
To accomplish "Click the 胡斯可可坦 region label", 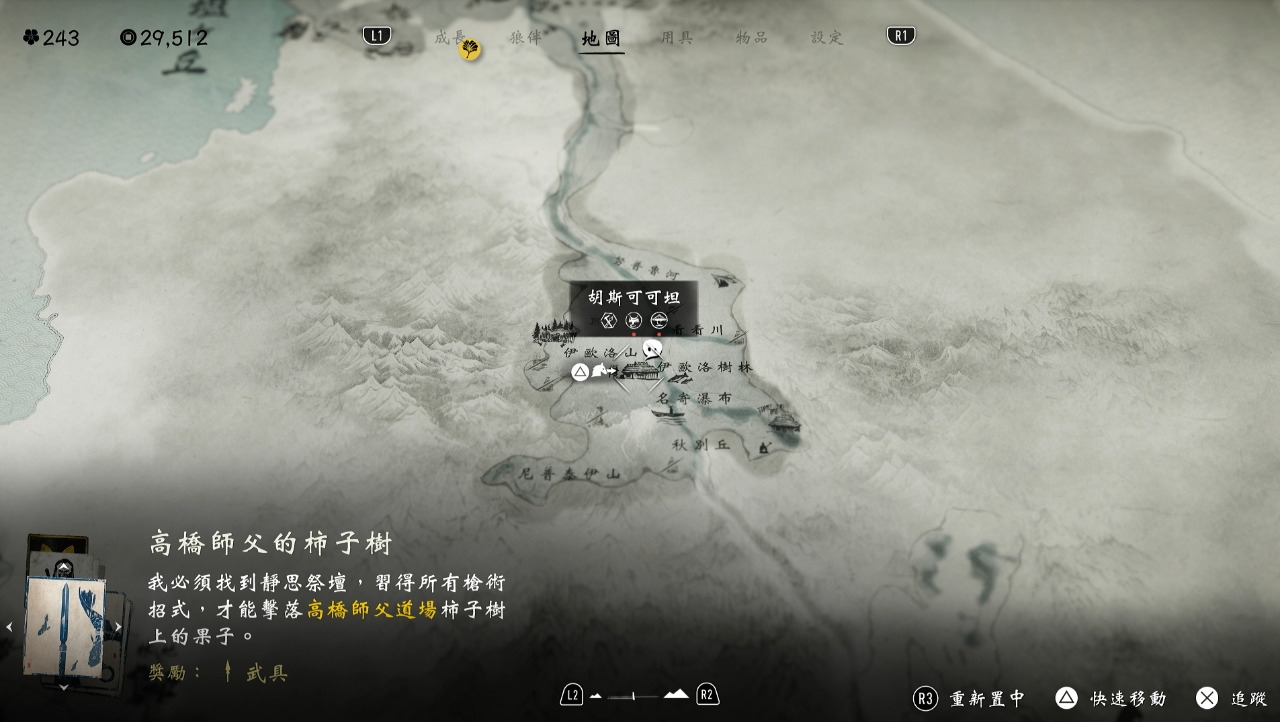I will click(x=634, y=297).
